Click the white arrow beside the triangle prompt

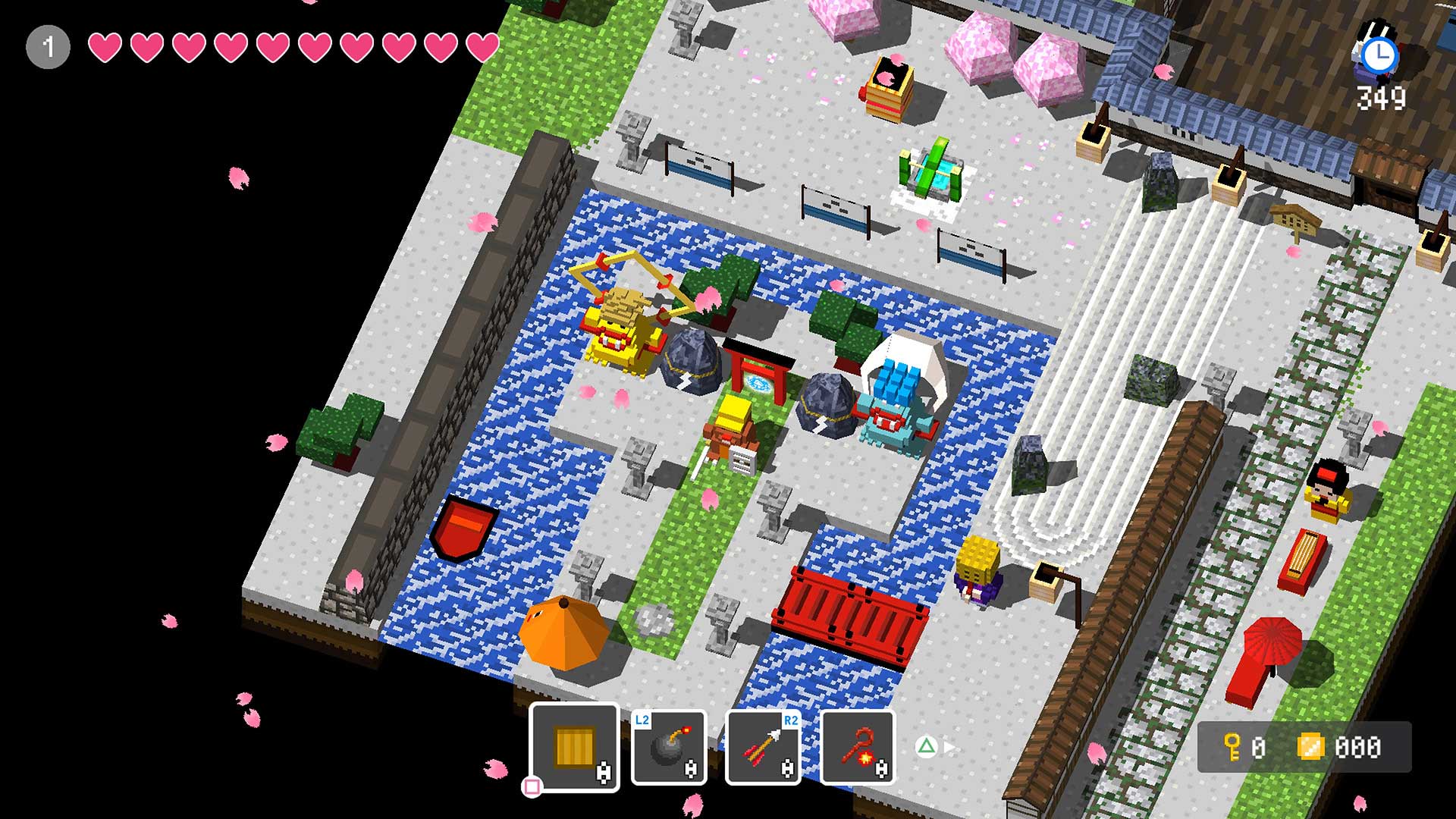coord(949,745)
